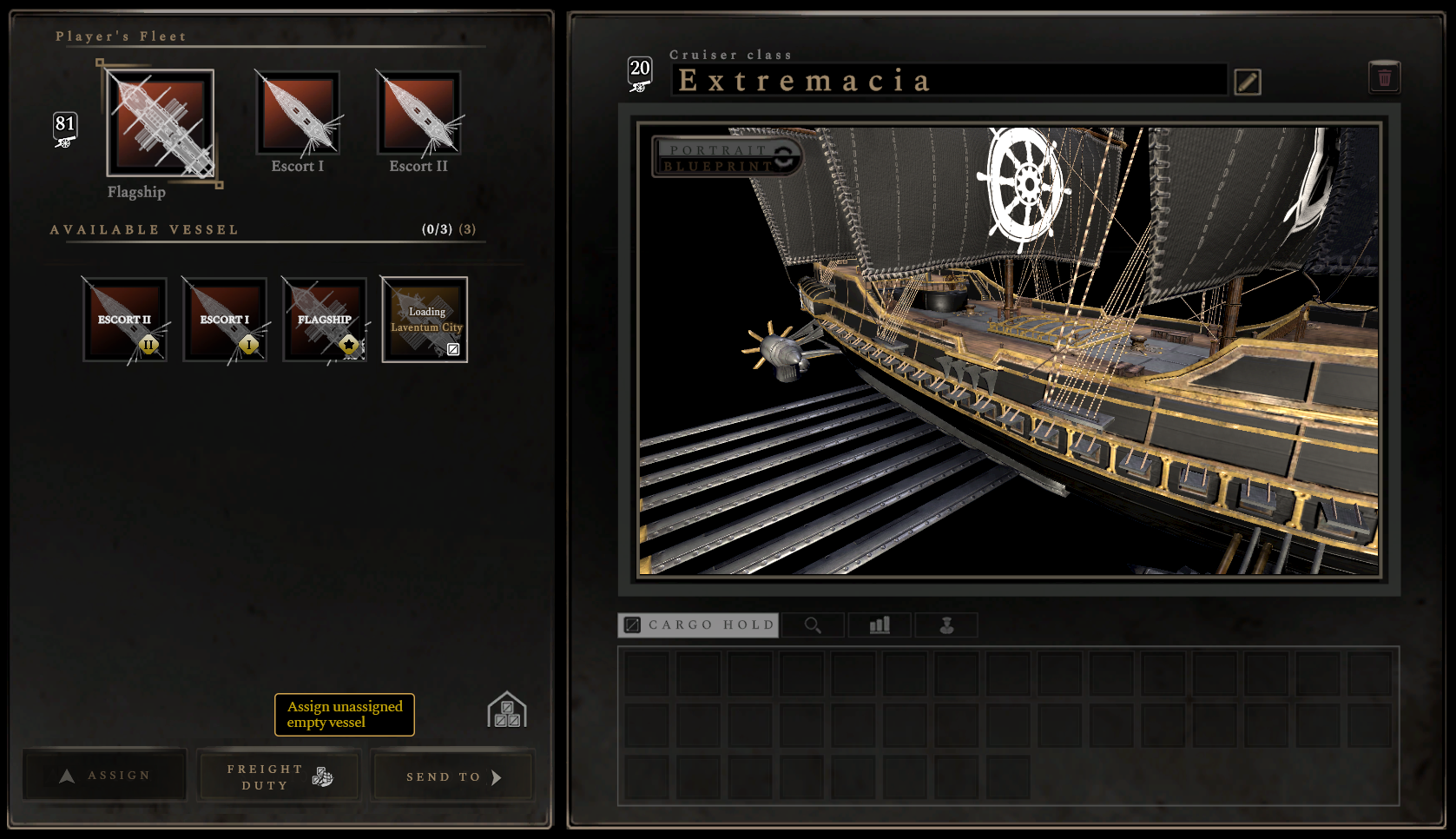
Task: Open the Cargo Hold tab
Action: point(699,624)
